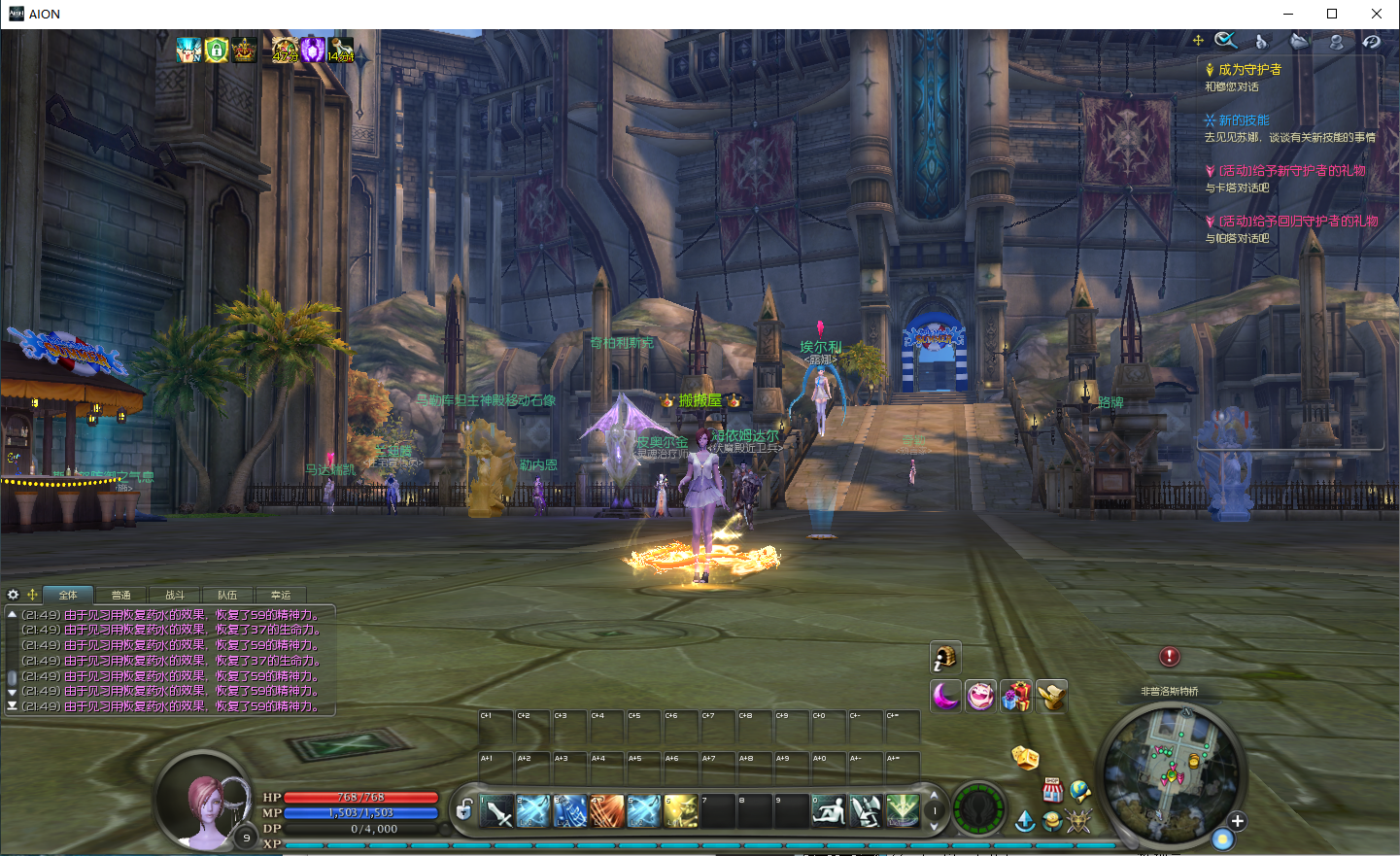
Task: Open the 新的技能 quest entry
Action: coord(1244,120)
